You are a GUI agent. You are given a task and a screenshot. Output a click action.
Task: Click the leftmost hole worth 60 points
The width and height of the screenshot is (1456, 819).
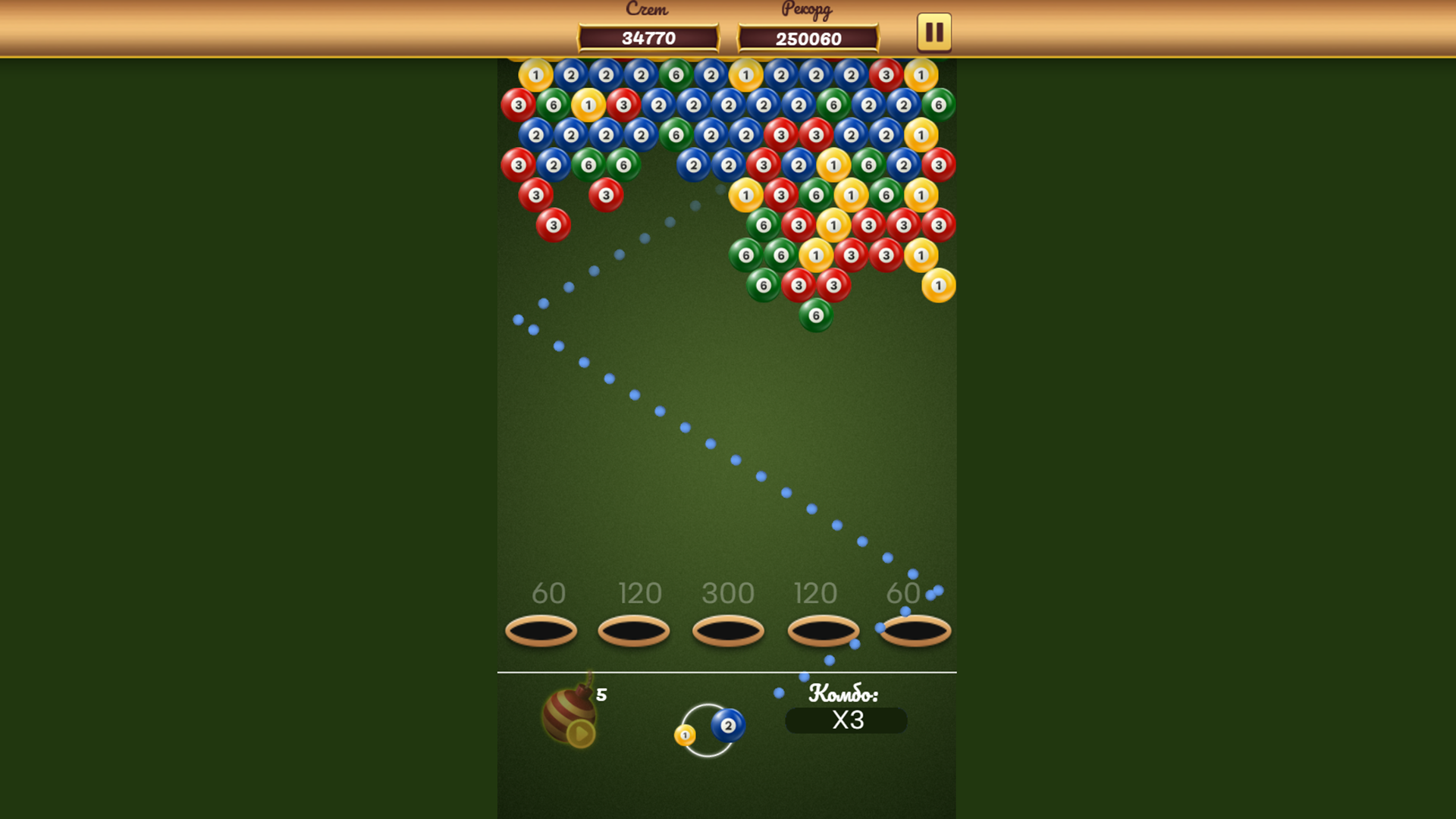pyautogui.click(x=541, y=630)
